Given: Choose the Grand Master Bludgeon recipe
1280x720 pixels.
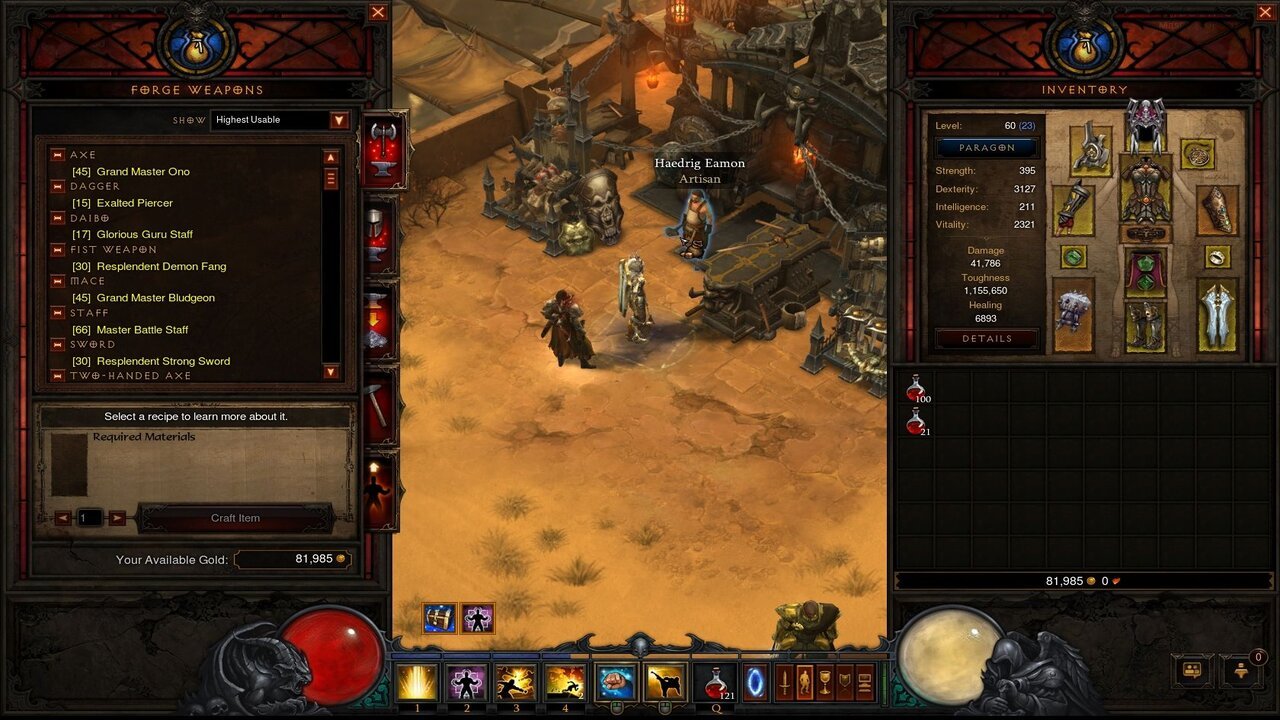Looking at the screenshot, I should 155,298.
